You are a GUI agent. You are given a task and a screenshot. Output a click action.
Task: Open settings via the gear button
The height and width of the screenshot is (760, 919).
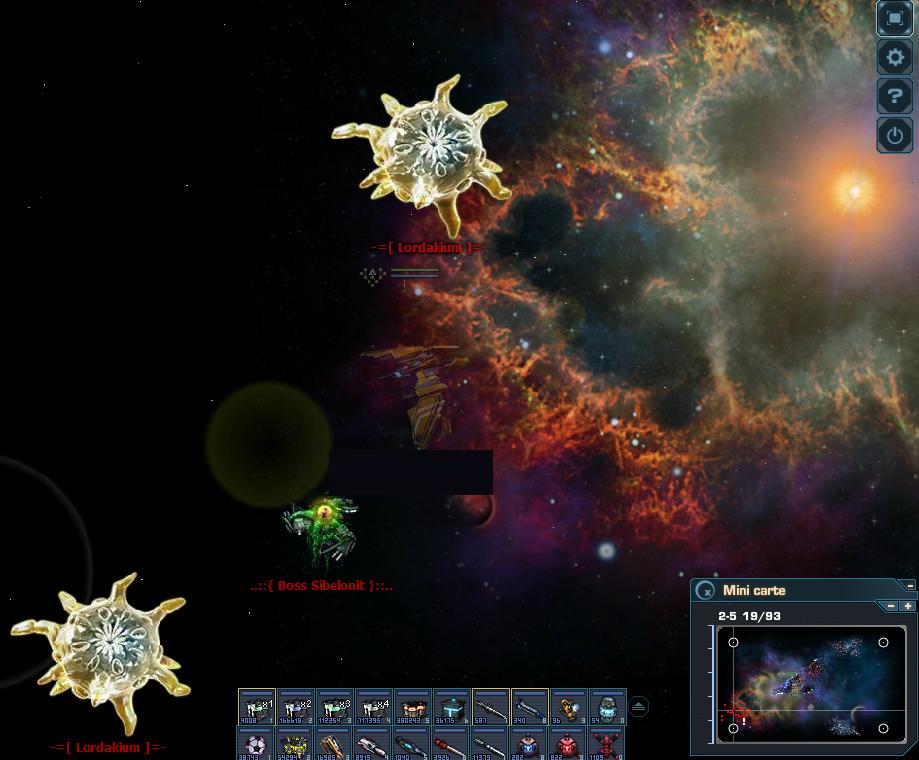894,57
